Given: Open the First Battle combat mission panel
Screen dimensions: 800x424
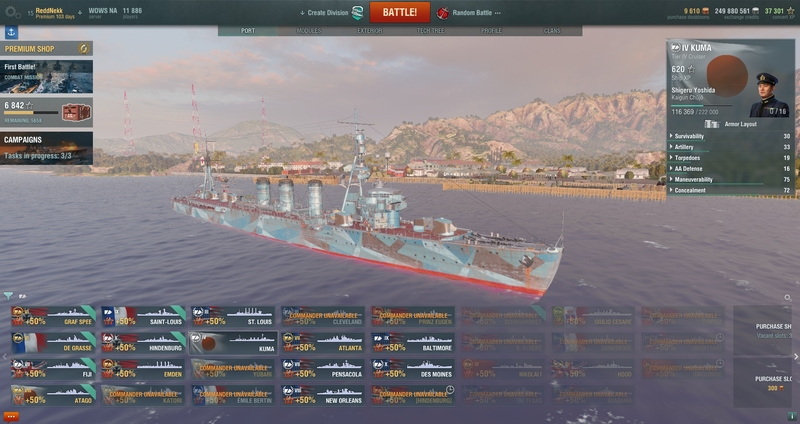Looking at the screenshot, I should point(46,76).
